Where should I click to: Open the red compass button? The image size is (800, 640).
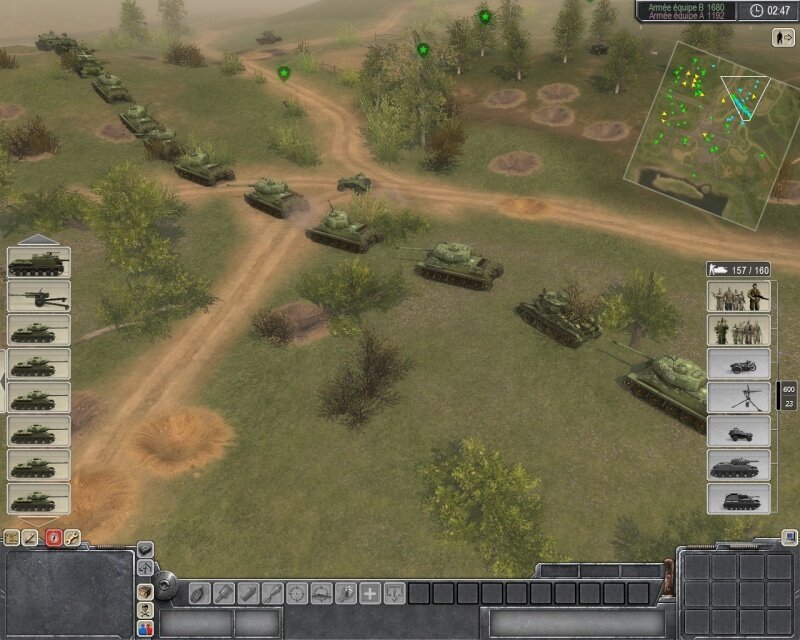[x=53, y=537]
